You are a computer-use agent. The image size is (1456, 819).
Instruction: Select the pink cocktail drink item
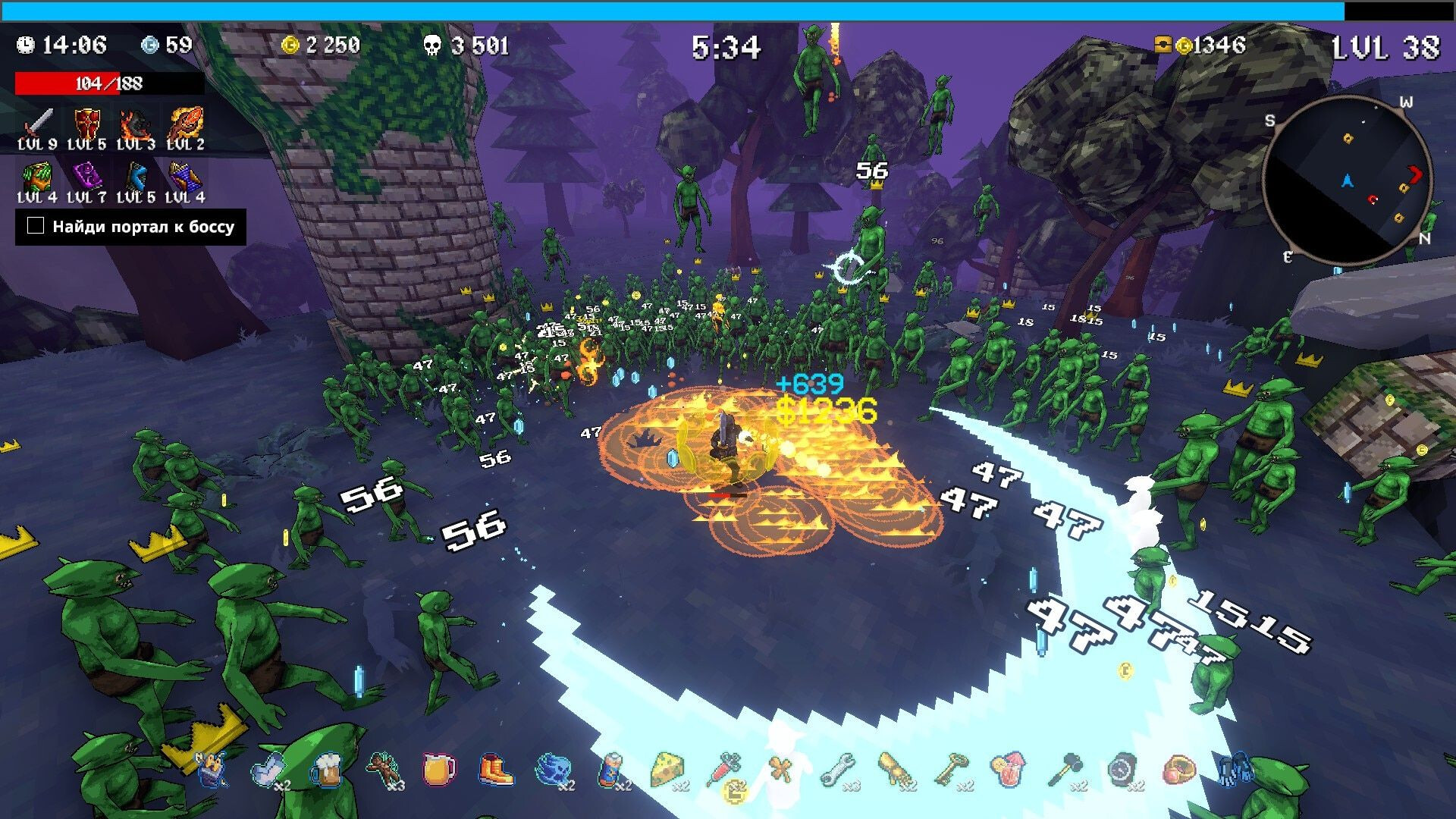tap(1007, 770)
